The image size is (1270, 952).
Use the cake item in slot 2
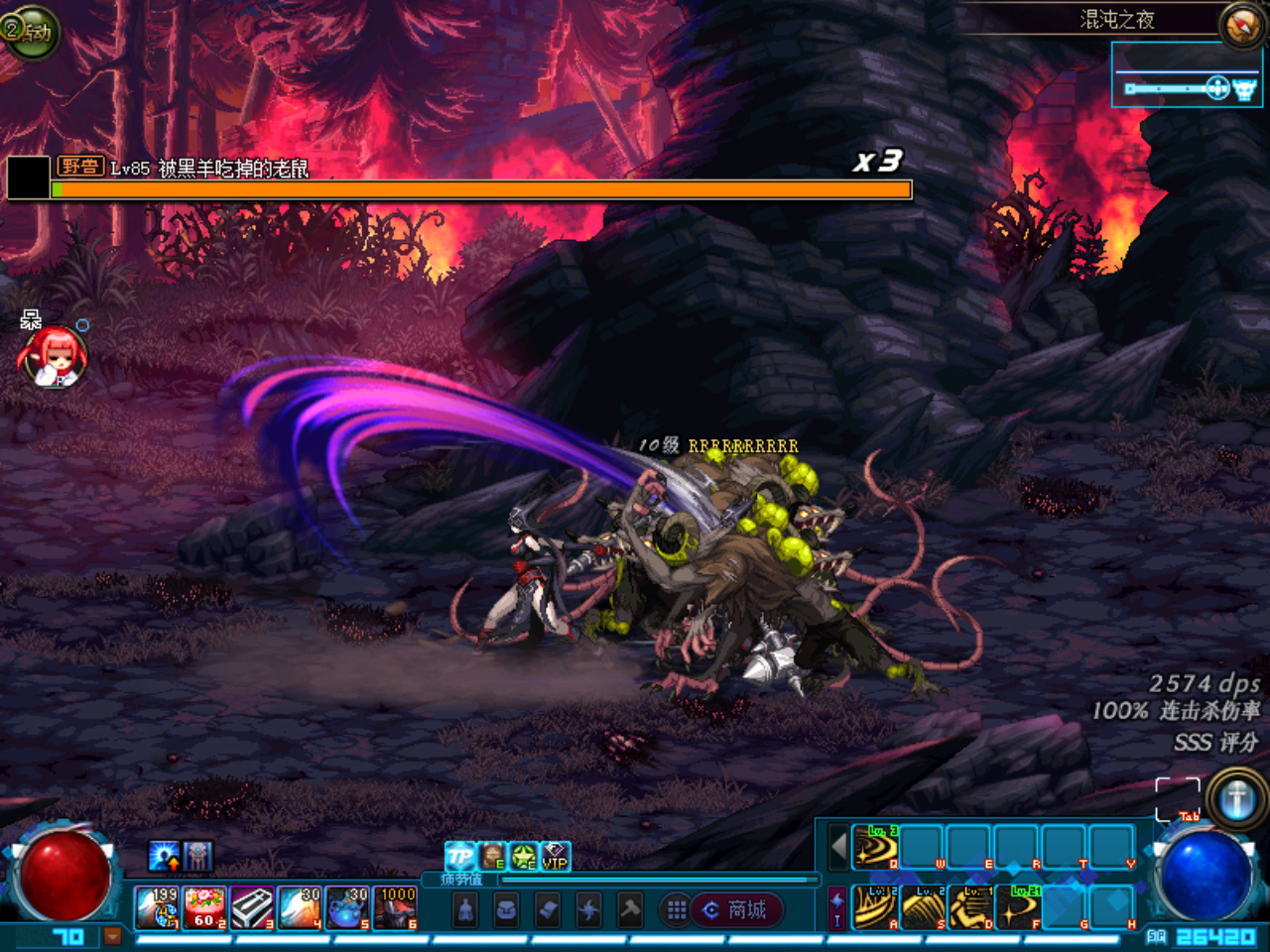pyautogui.click(x=204, y=907)
